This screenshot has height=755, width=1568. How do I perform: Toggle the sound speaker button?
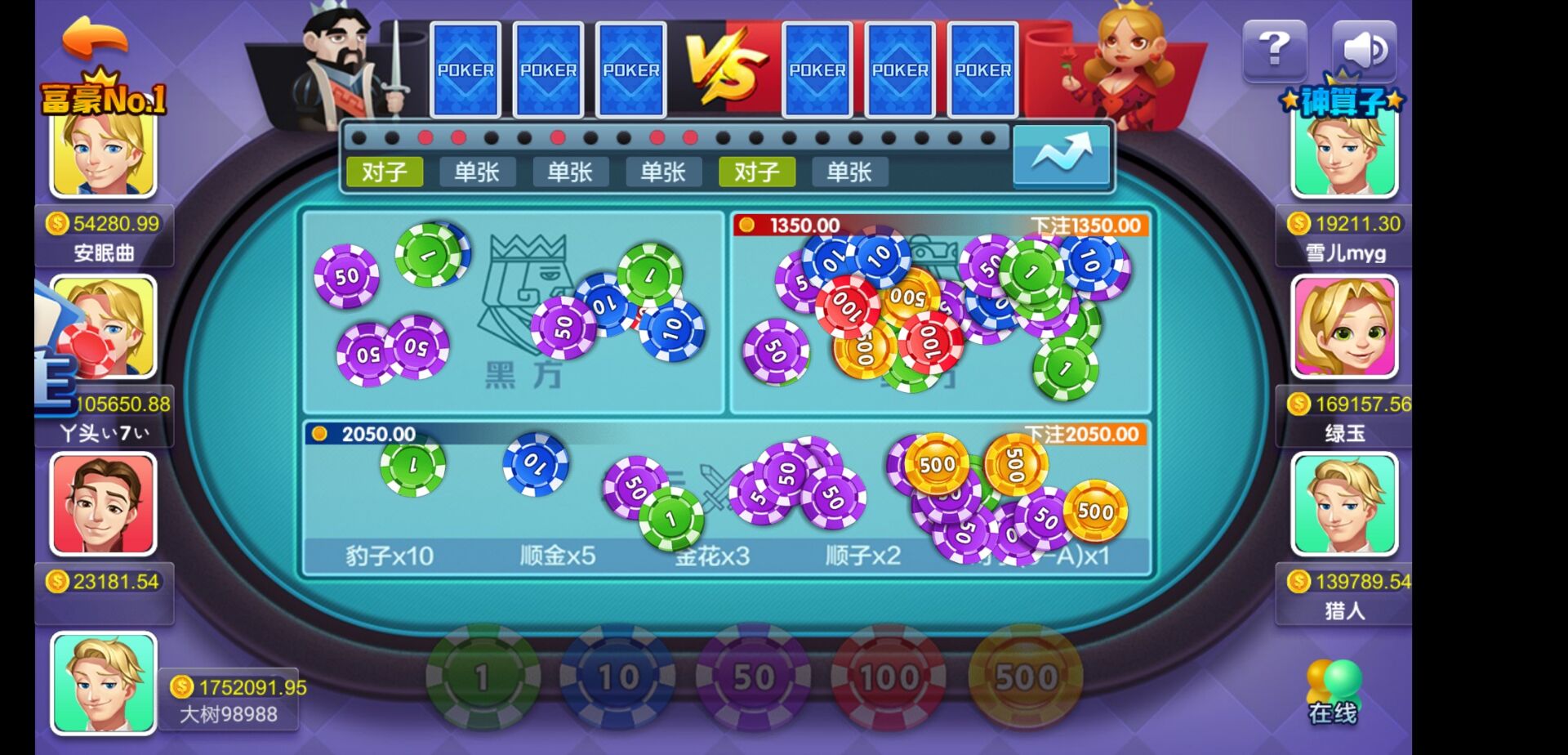[1364, 51]
